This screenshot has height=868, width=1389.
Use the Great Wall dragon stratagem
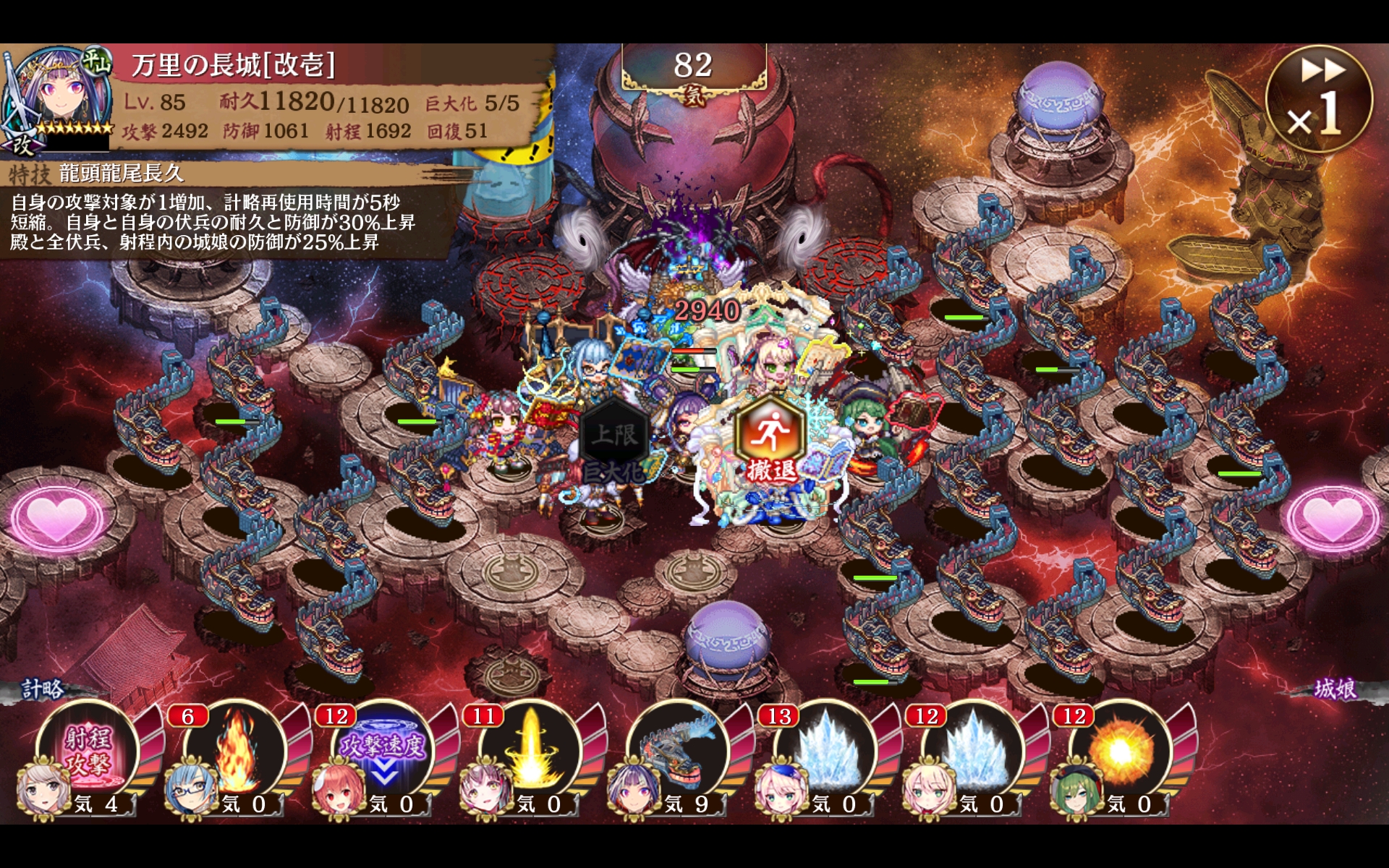pos(679,754)
